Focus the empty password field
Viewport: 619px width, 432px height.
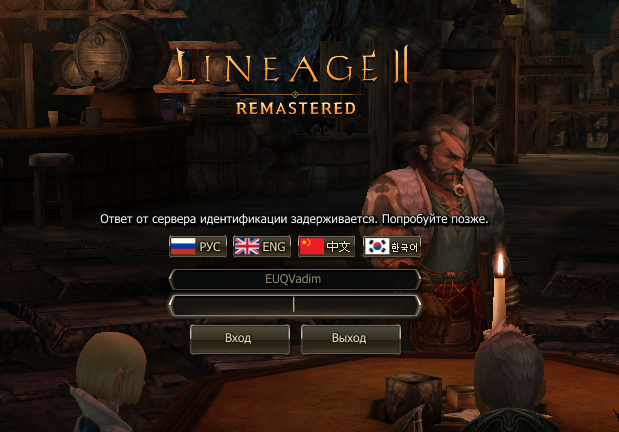tap(293, 305)
